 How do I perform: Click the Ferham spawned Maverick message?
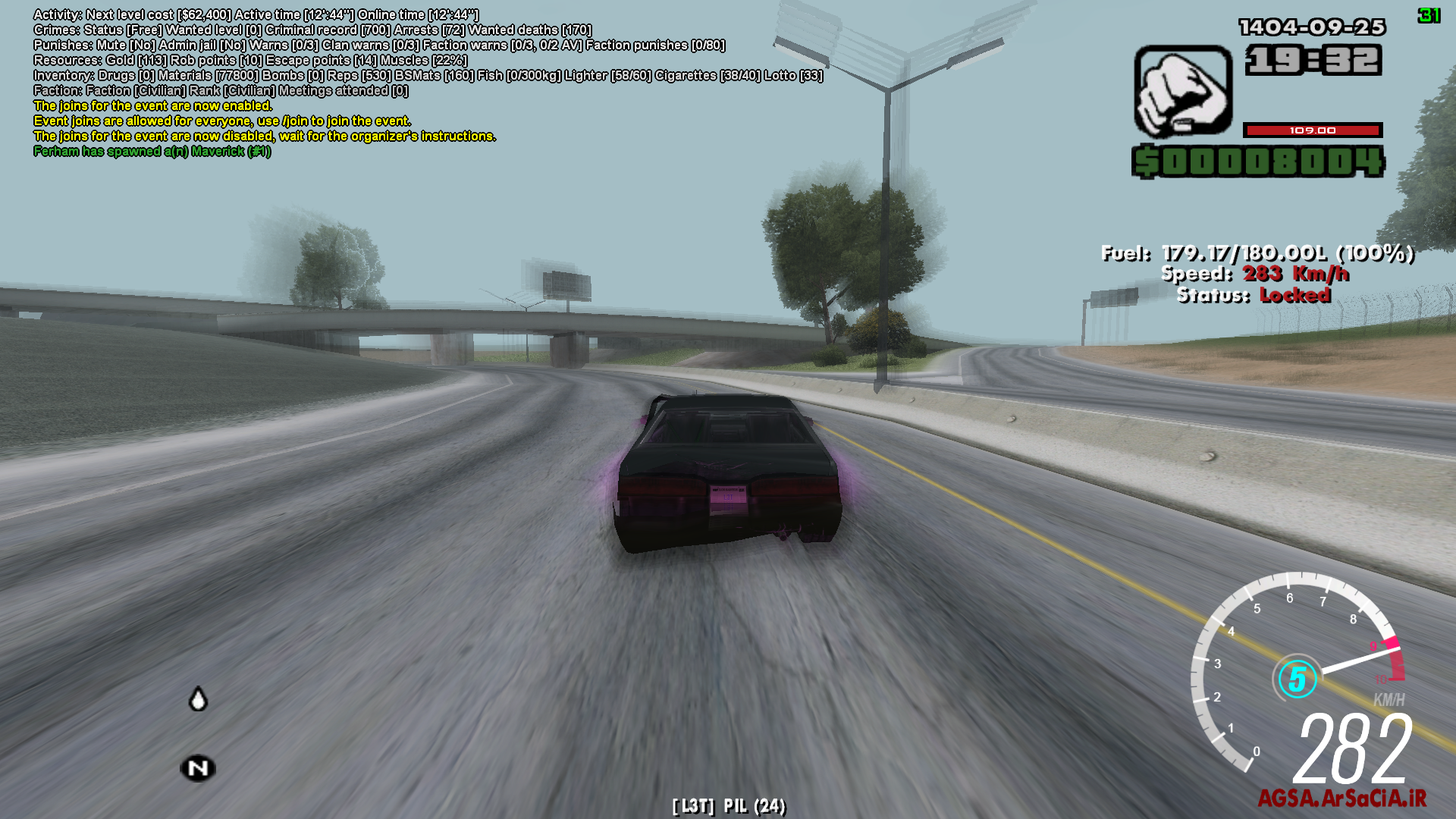tap(152, 151)
